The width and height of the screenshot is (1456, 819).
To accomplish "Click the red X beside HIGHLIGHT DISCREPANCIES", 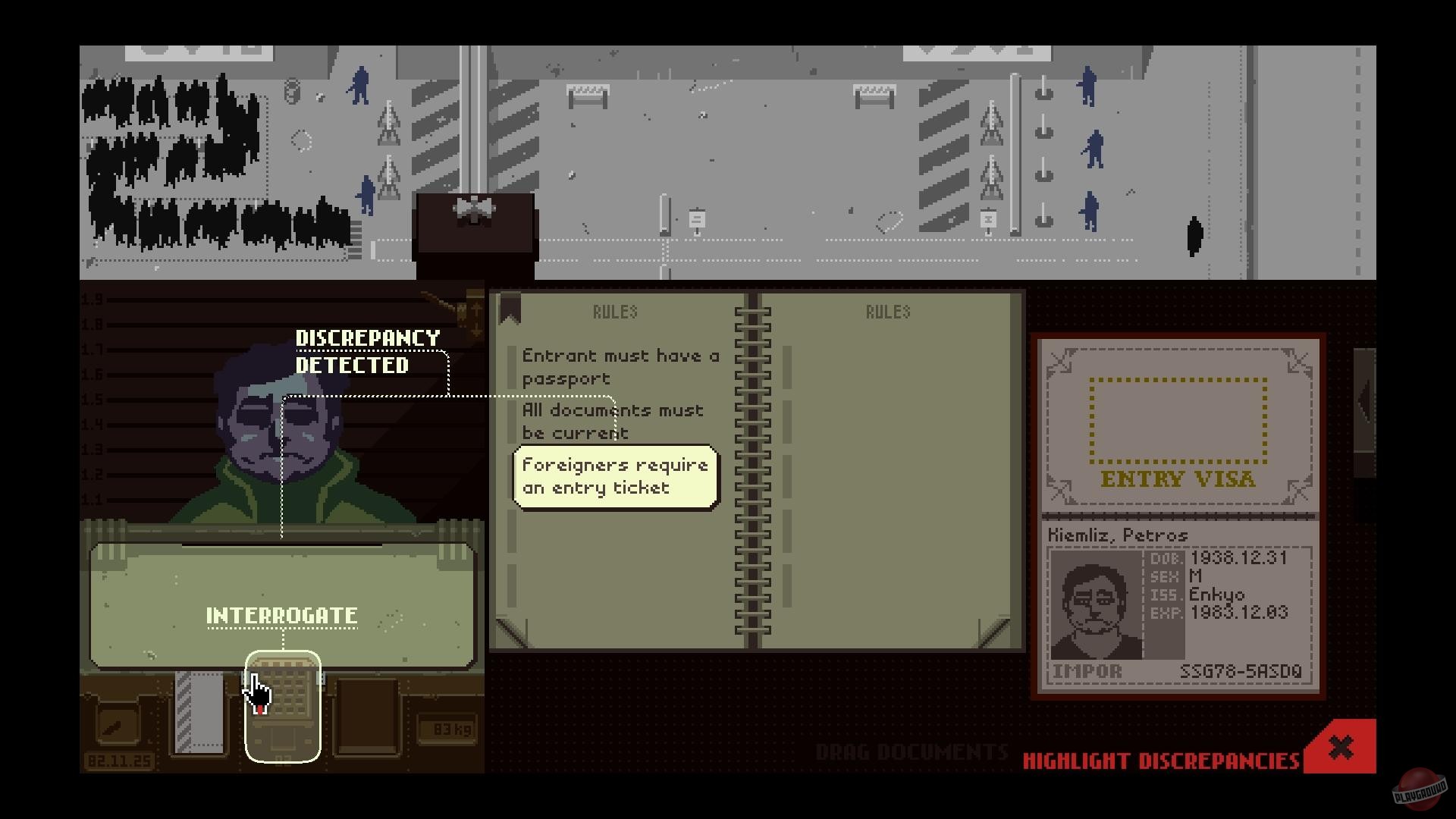I will 1339,745.
